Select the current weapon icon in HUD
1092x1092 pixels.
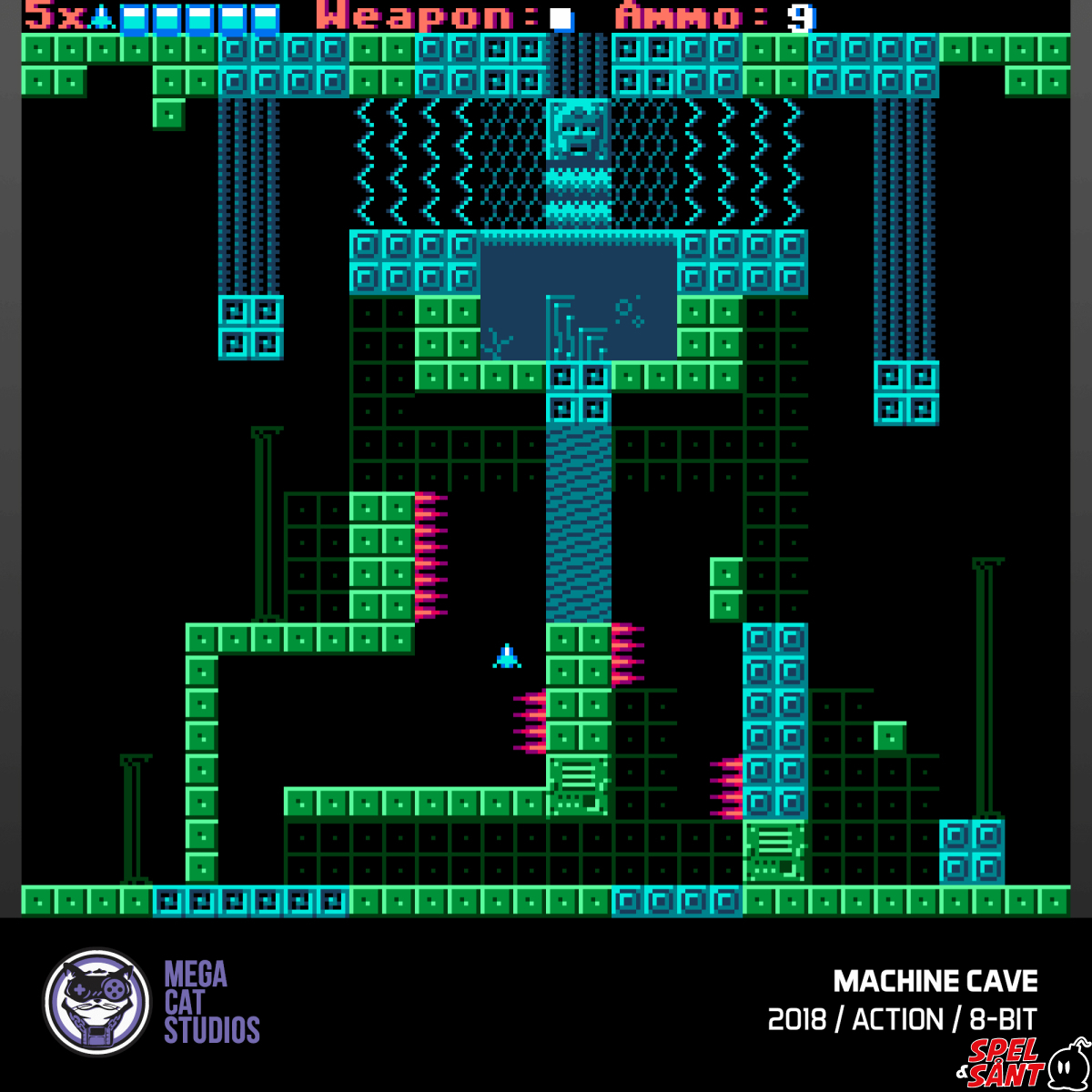coord(561,18)
